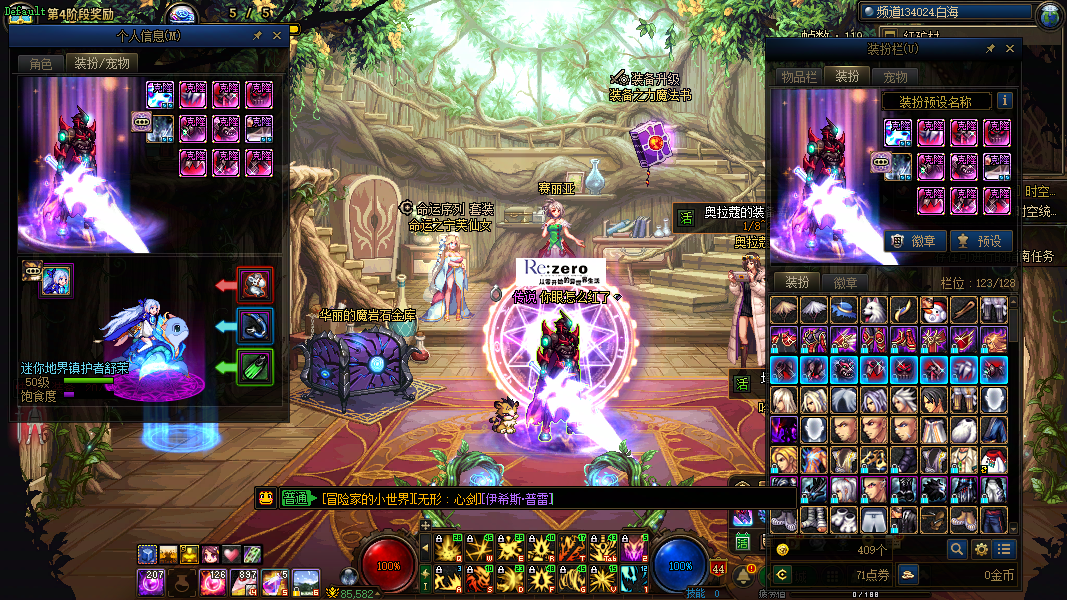This screenshot has width=1067, height=600.
Task: Click the 普通 chat channel selector
Action: (297, 498)
